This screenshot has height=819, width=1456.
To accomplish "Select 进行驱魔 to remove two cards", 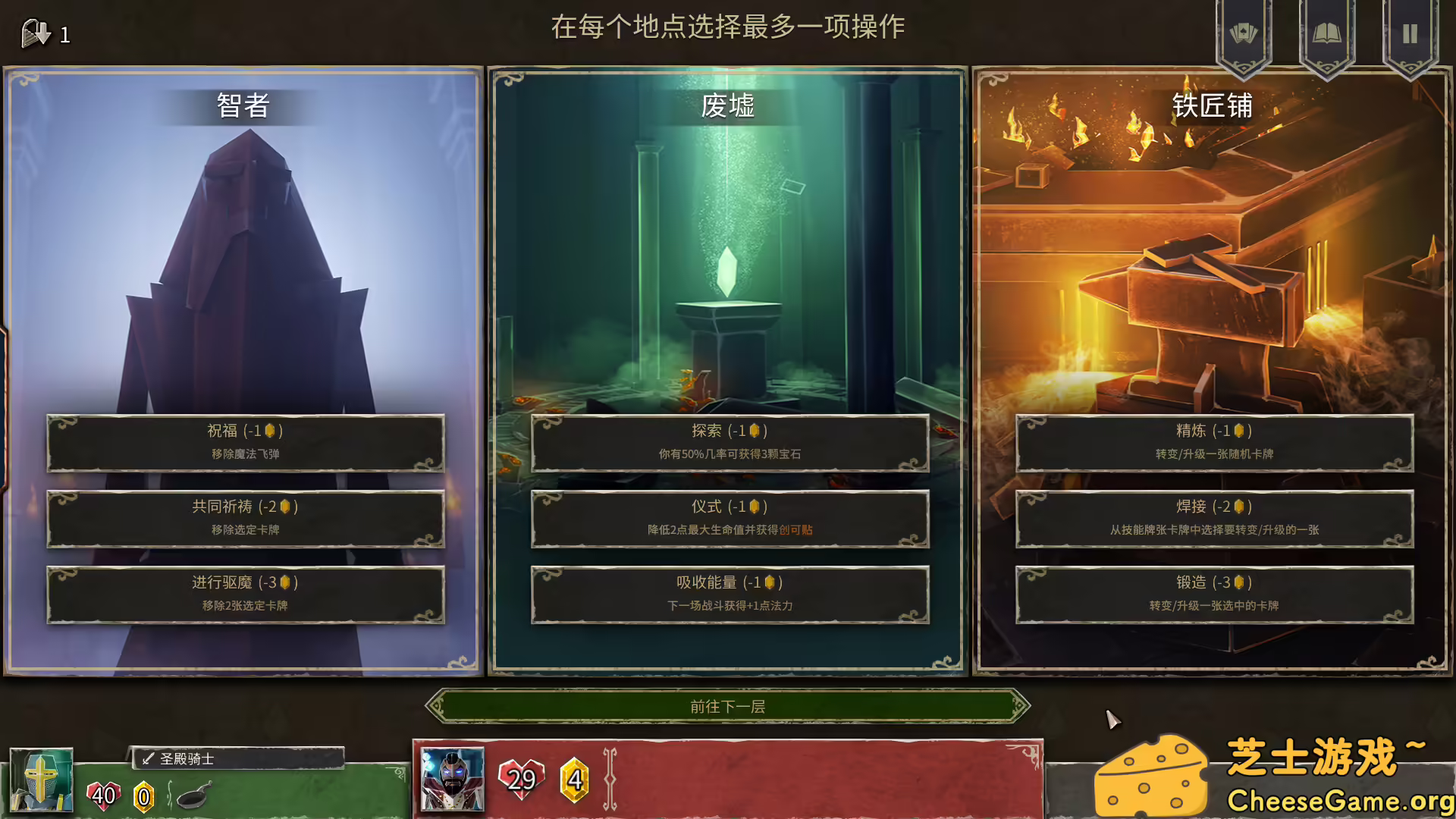I will pos(244,594).
